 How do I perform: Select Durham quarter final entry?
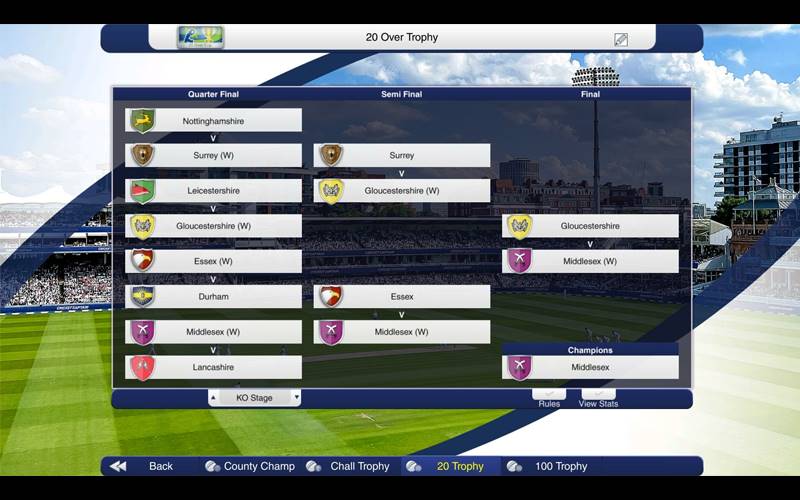pyautogui.click(x=213, y=297)
